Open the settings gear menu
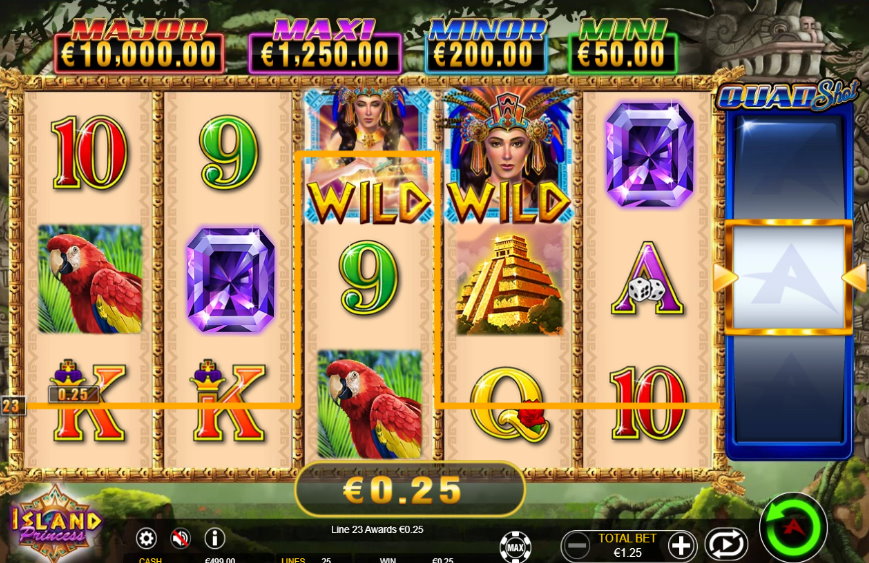 click(x=146, y=539)
